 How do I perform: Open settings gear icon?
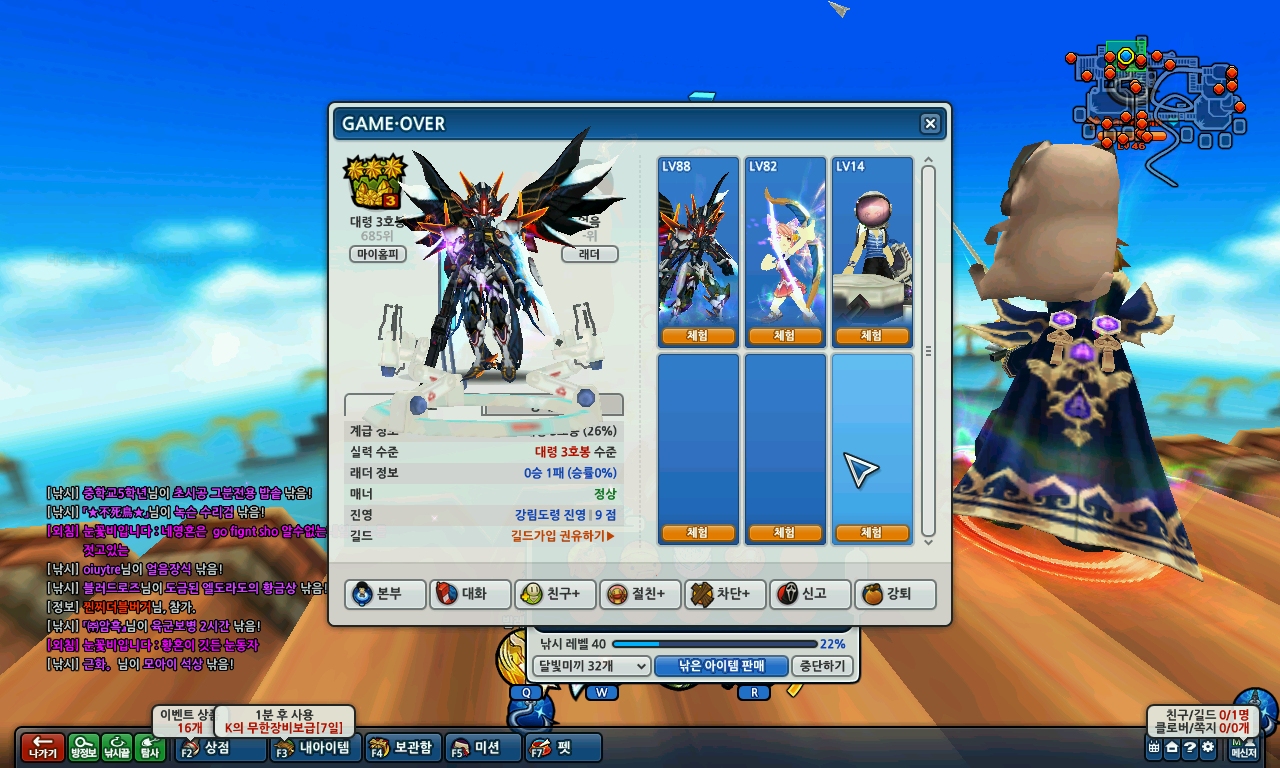(x=1208, y=748)
